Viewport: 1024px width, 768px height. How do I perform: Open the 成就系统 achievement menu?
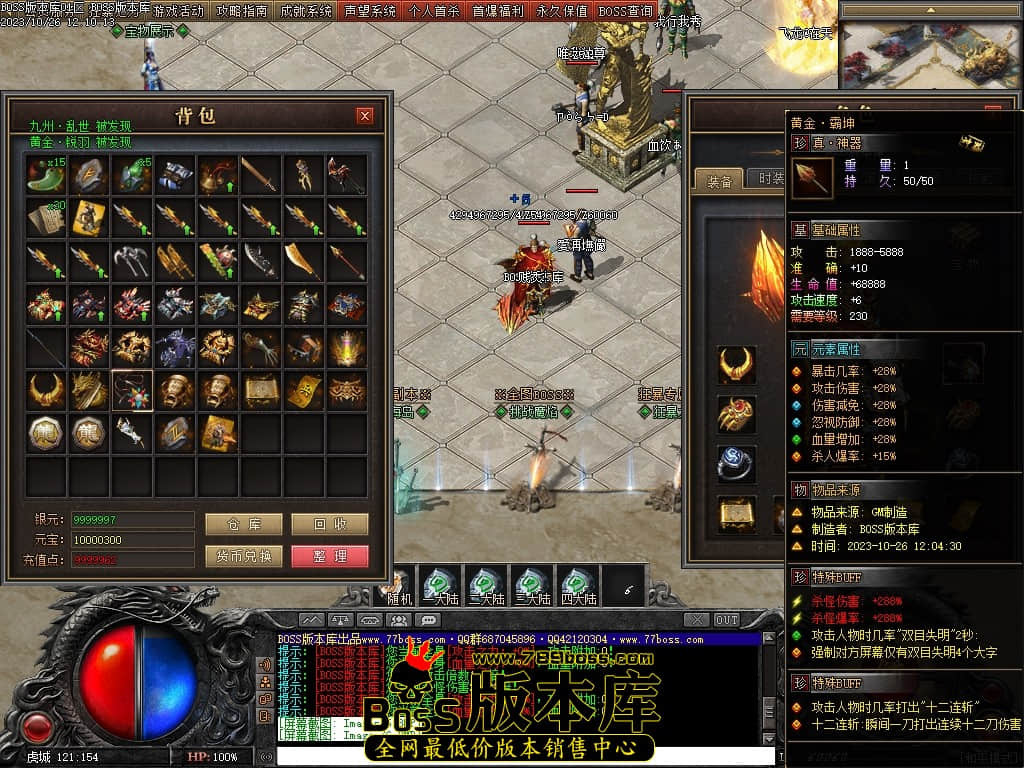pos(306,11)
